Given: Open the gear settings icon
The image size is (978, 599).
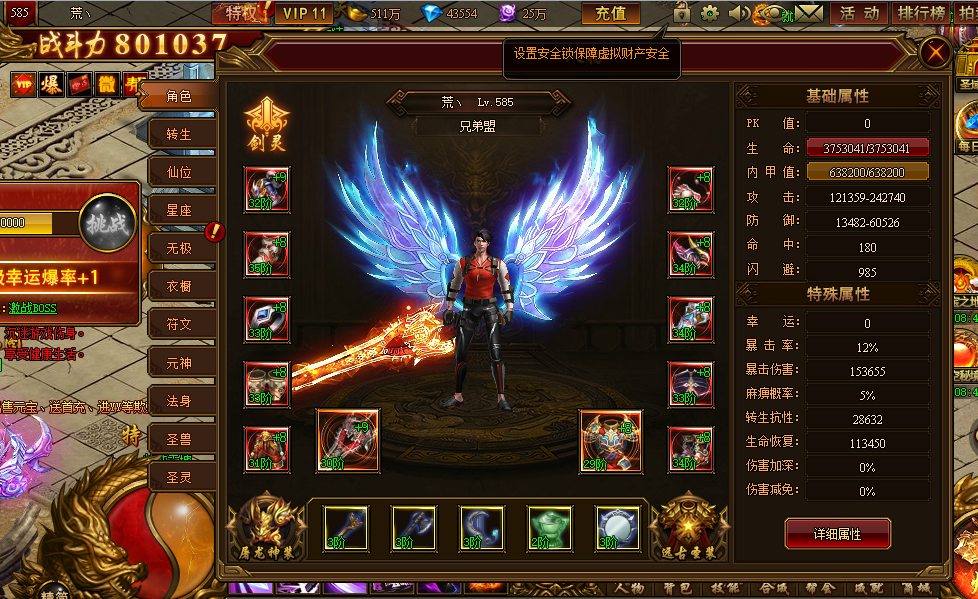Looking at the screenshot, I should tap(710, 14).
